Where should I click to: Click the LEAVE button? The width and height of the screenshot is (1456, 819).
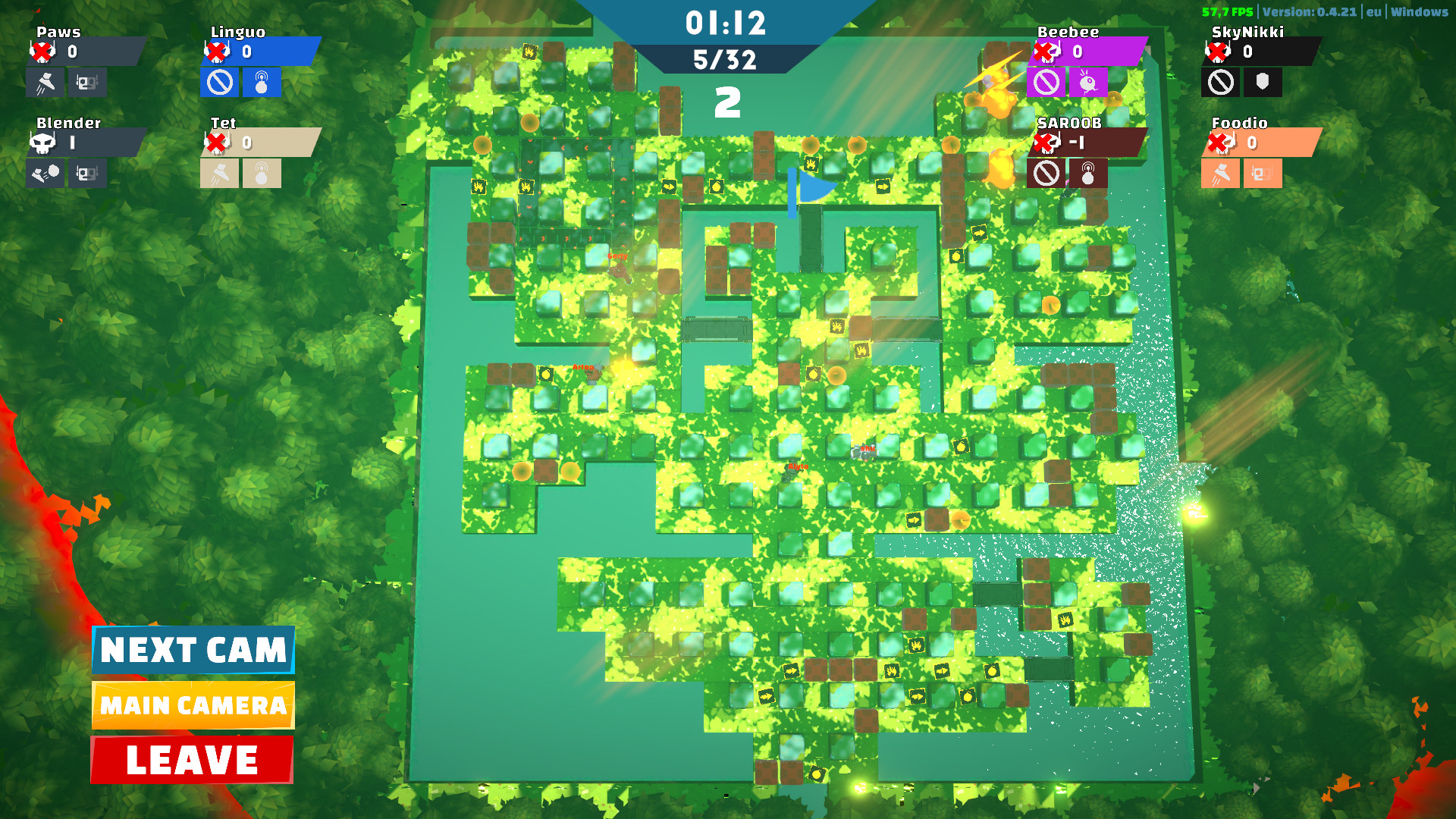[192, 758]
